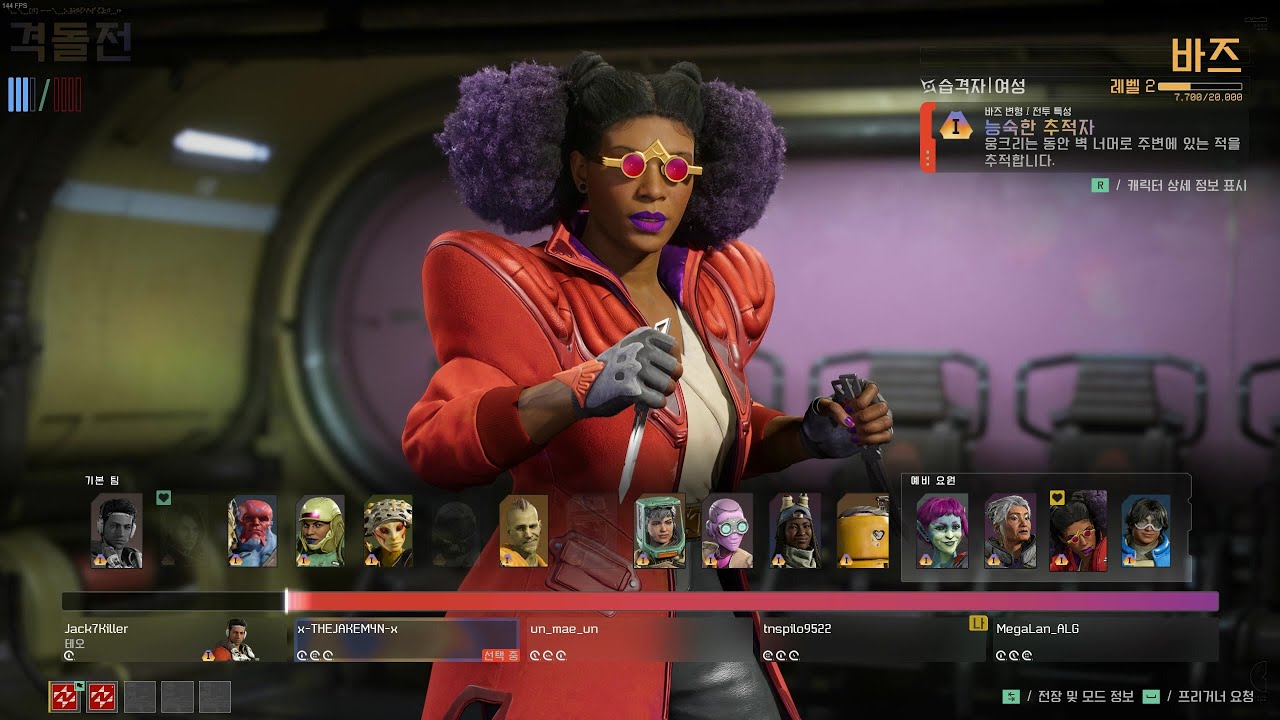The height and width of the screenshot is (720, 1280).
Task: Choose the gray-haired woman reserve portrait
Action: coord(1010,531)
